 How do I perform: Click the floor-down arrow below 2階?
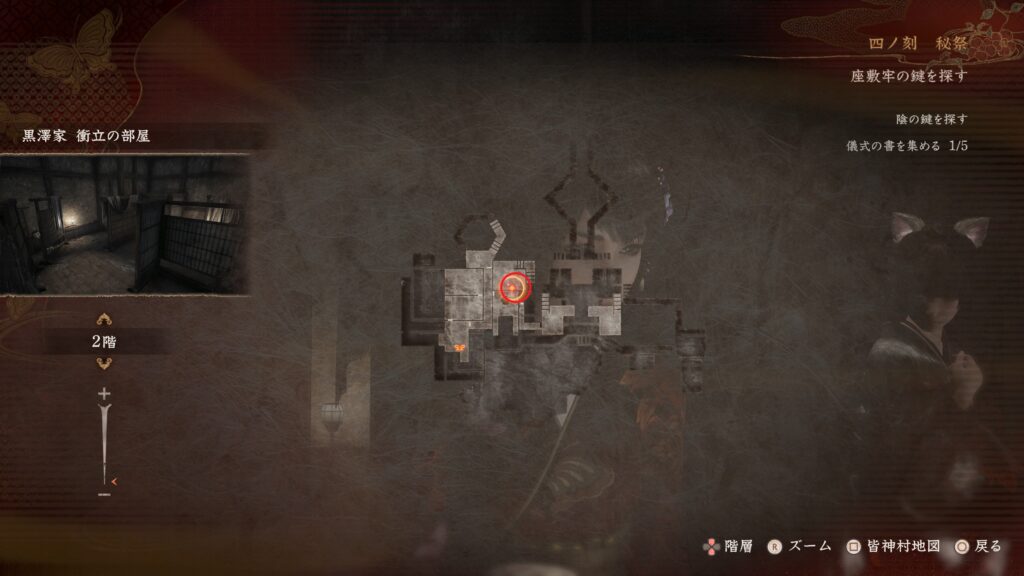point(103,365)
